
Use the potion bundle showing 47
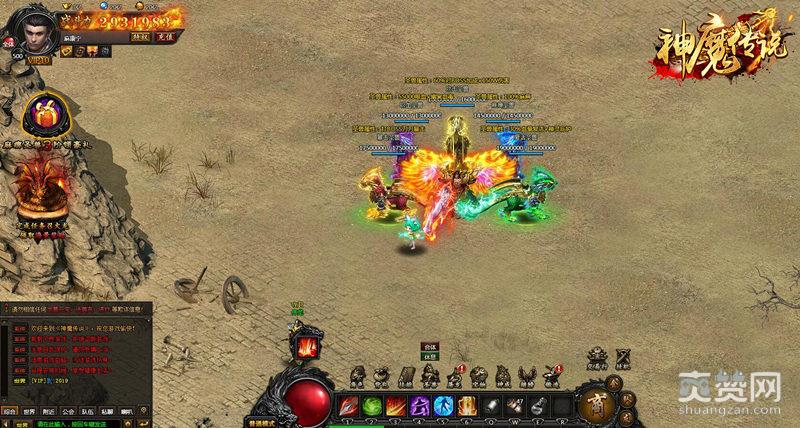tap(517, 406)
